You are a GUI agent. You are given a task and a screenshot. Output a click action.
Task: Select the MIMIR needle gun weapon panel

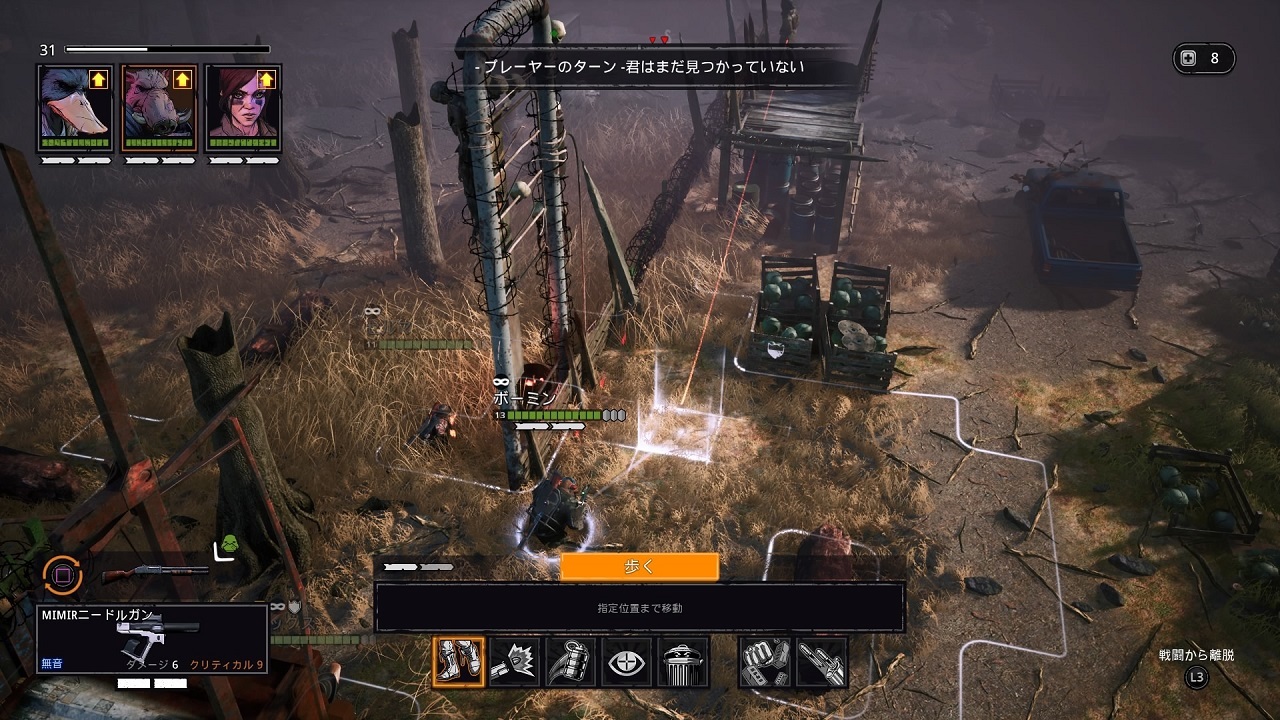click(x=152, y=639)
